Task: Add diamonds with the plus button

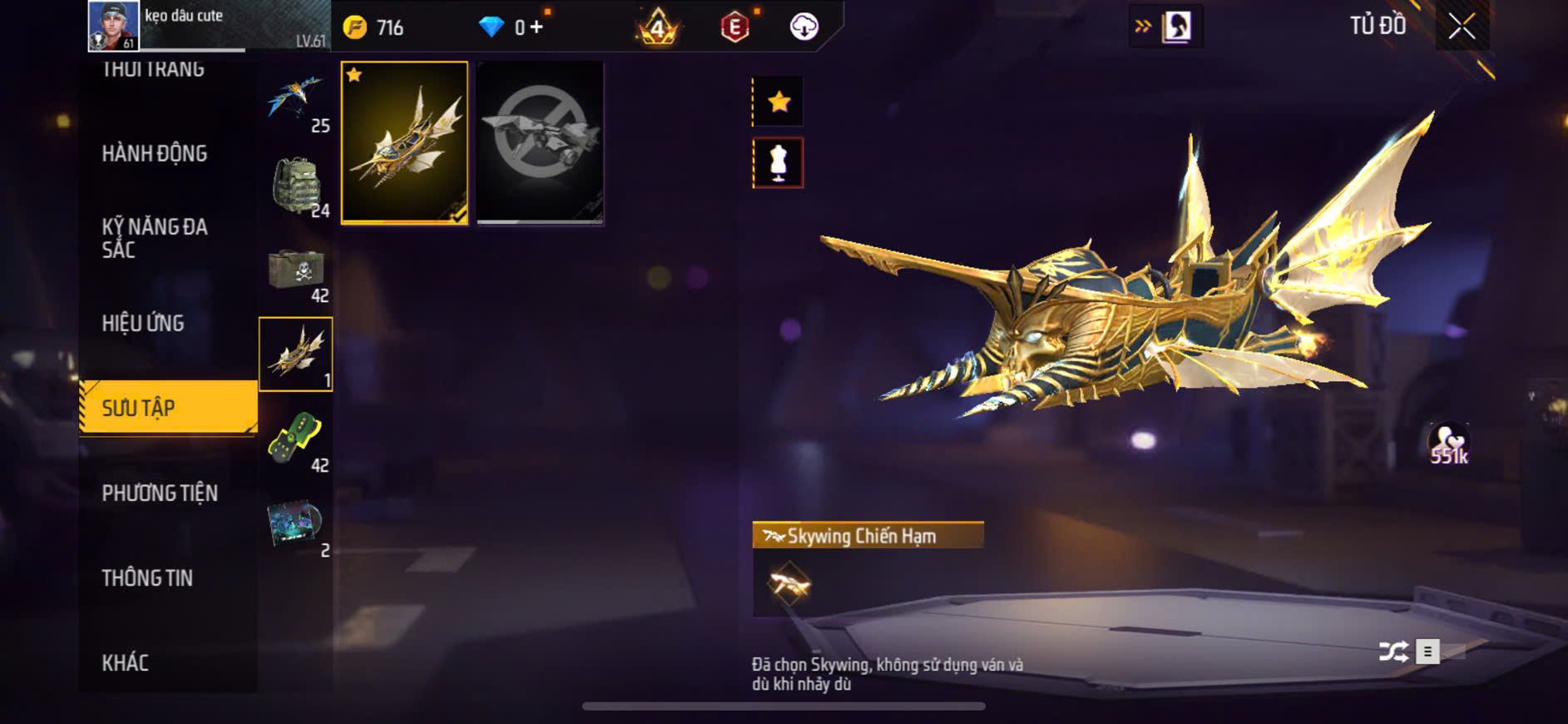Action: (537, 27)
